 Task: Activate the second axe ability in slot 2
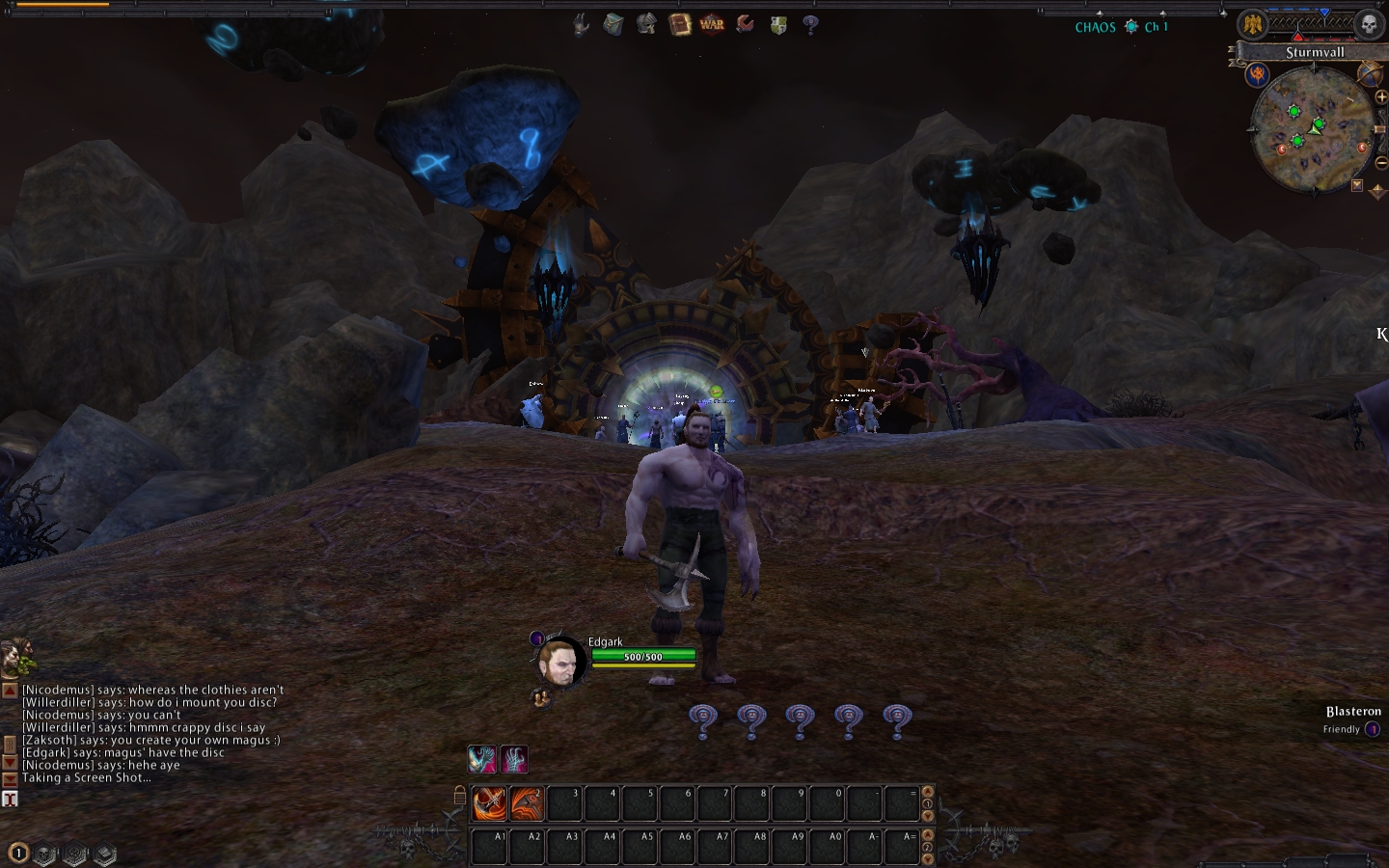[527, 803]
